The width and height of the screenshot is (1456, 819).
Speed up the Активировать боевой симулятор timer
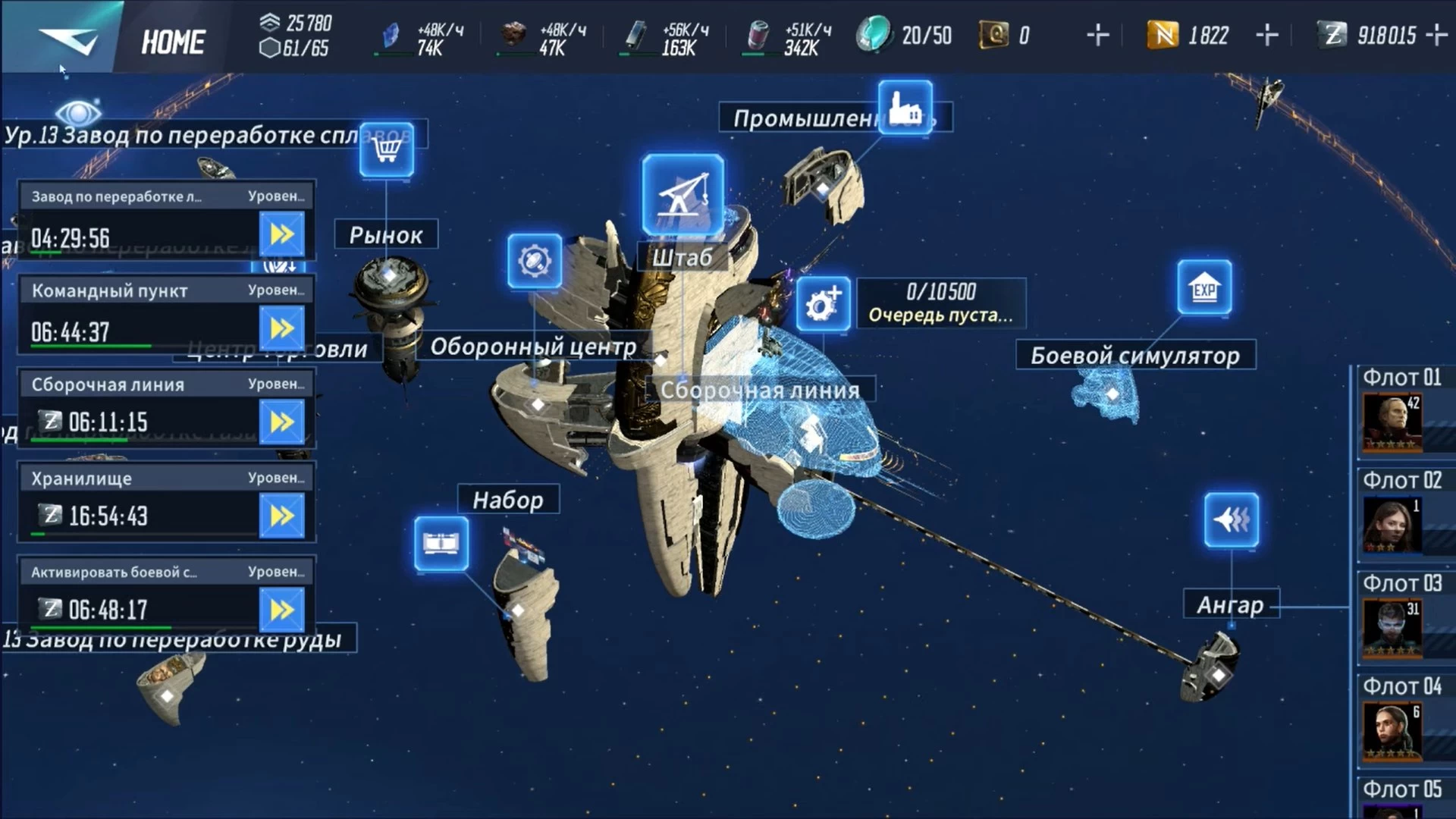282,610
